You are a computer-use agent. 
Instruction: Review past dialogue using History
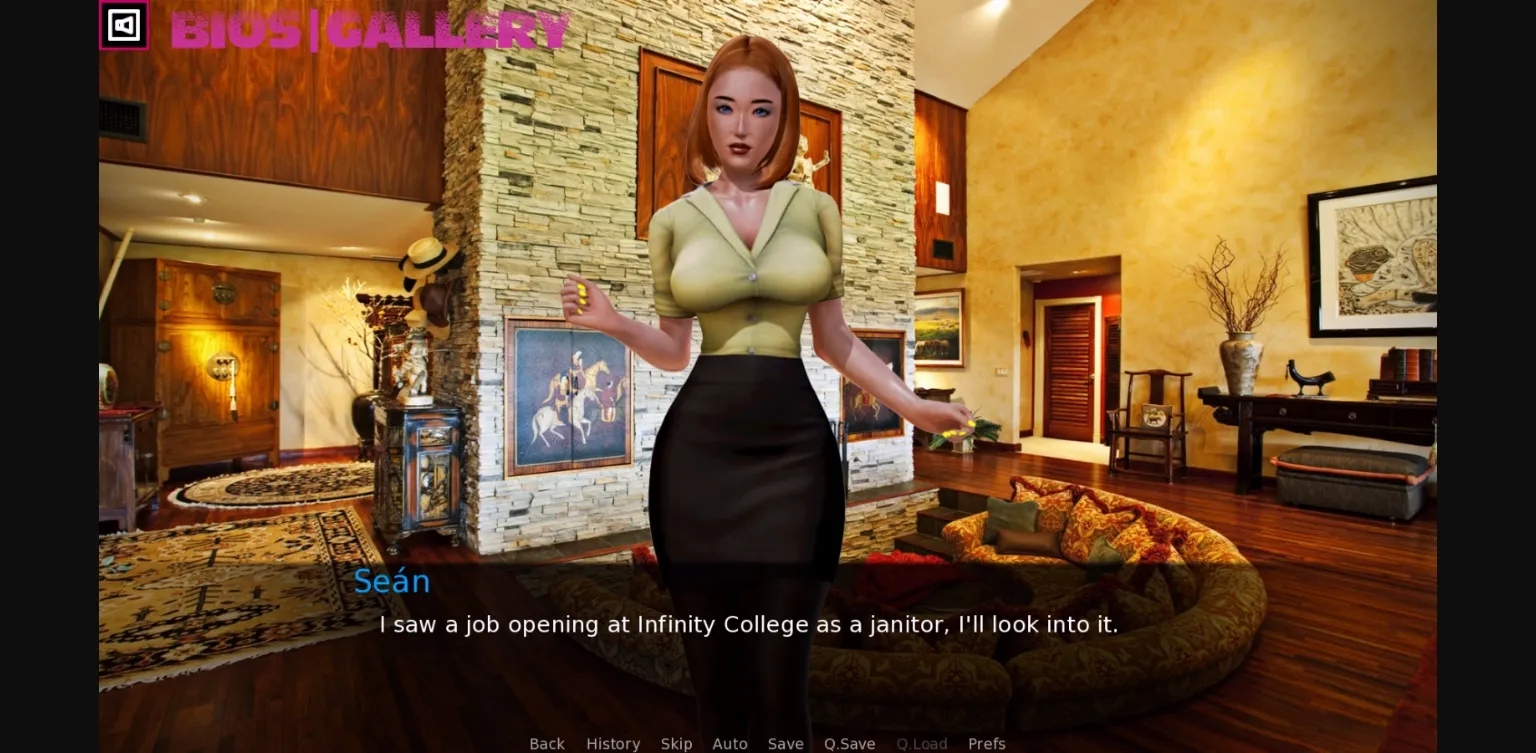click(x=613, y=744)
